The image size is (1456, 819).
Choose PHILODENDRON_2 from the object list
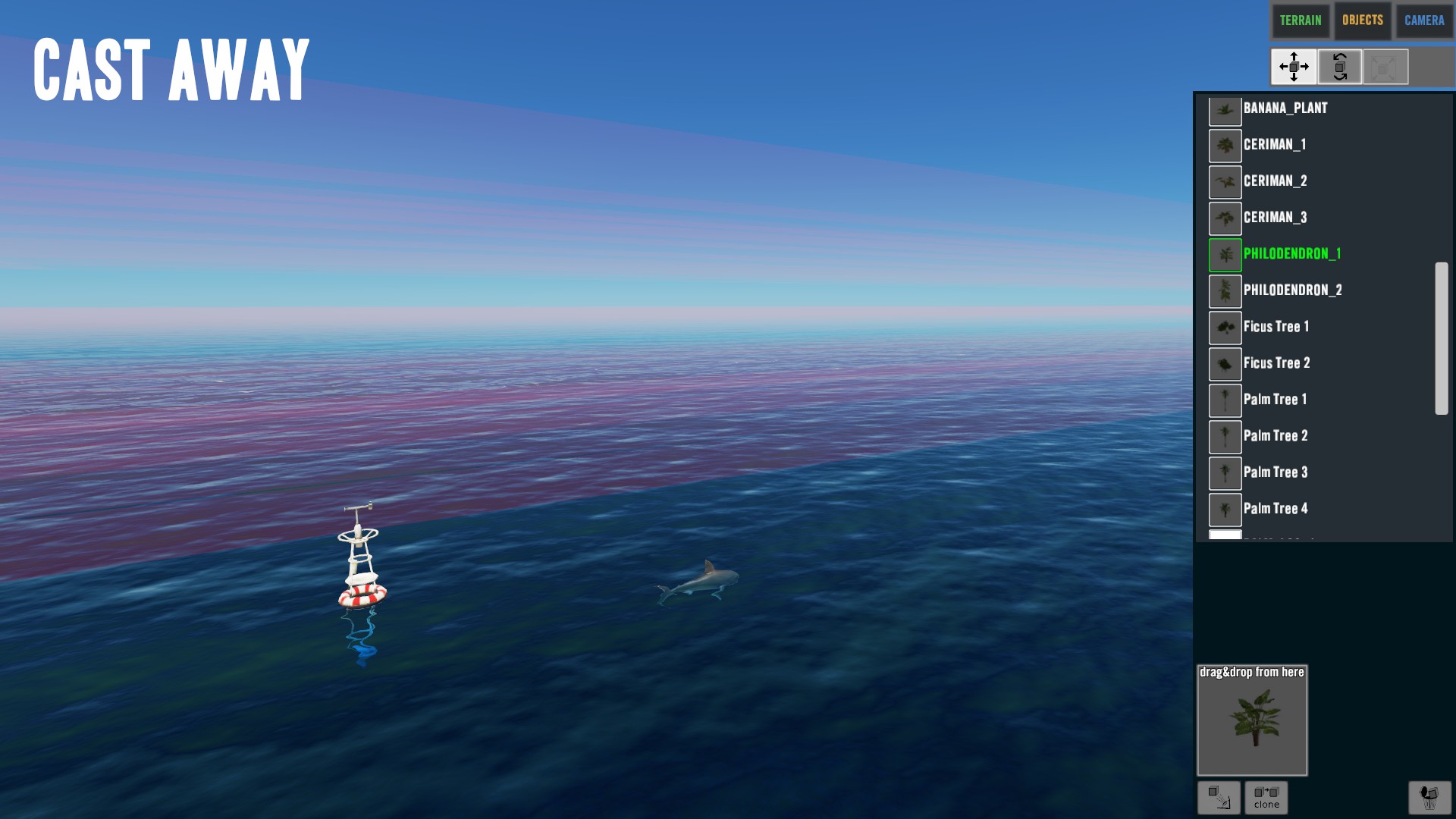1292,290
